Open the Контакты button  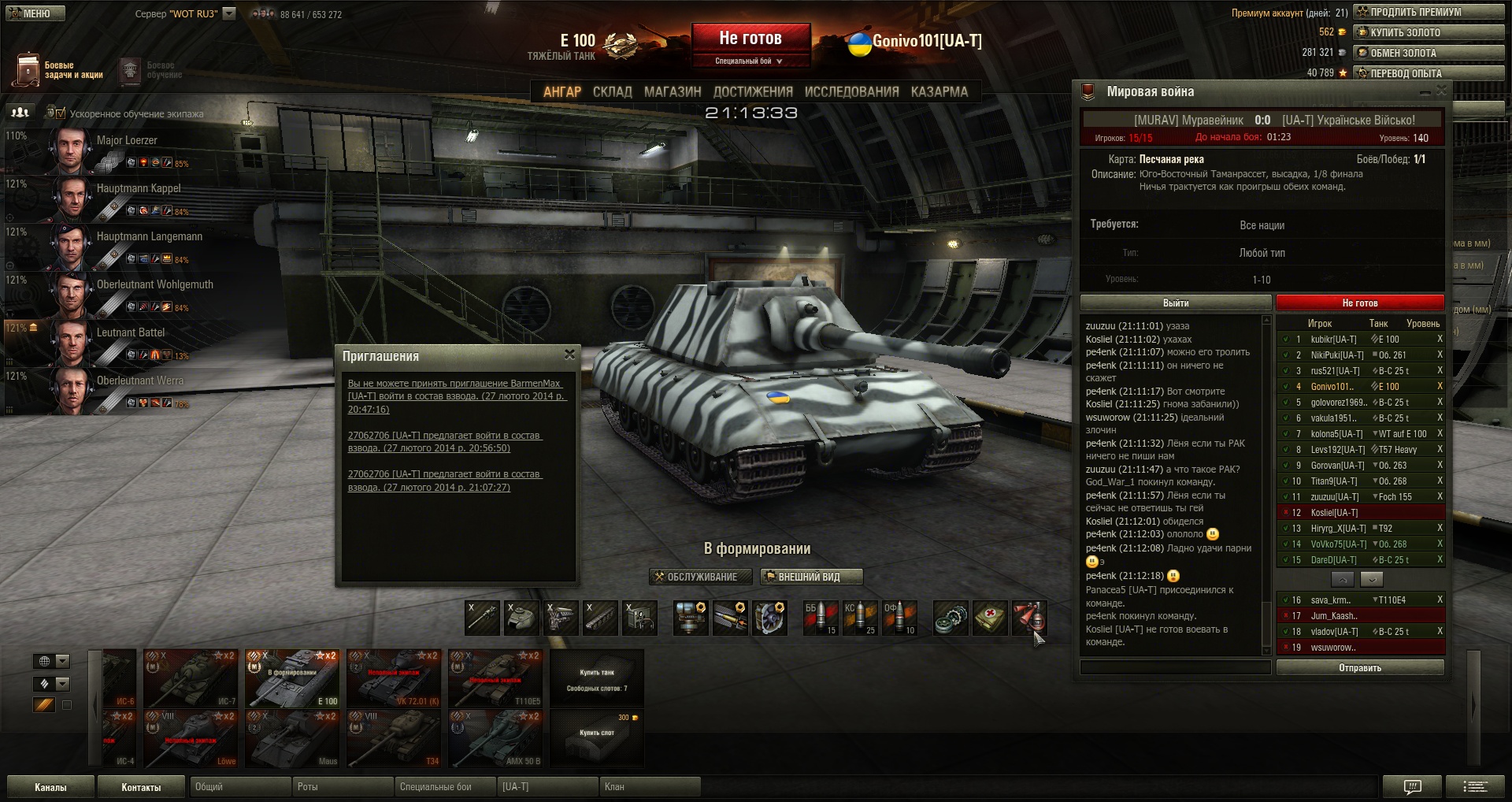[x=141, y=787]
